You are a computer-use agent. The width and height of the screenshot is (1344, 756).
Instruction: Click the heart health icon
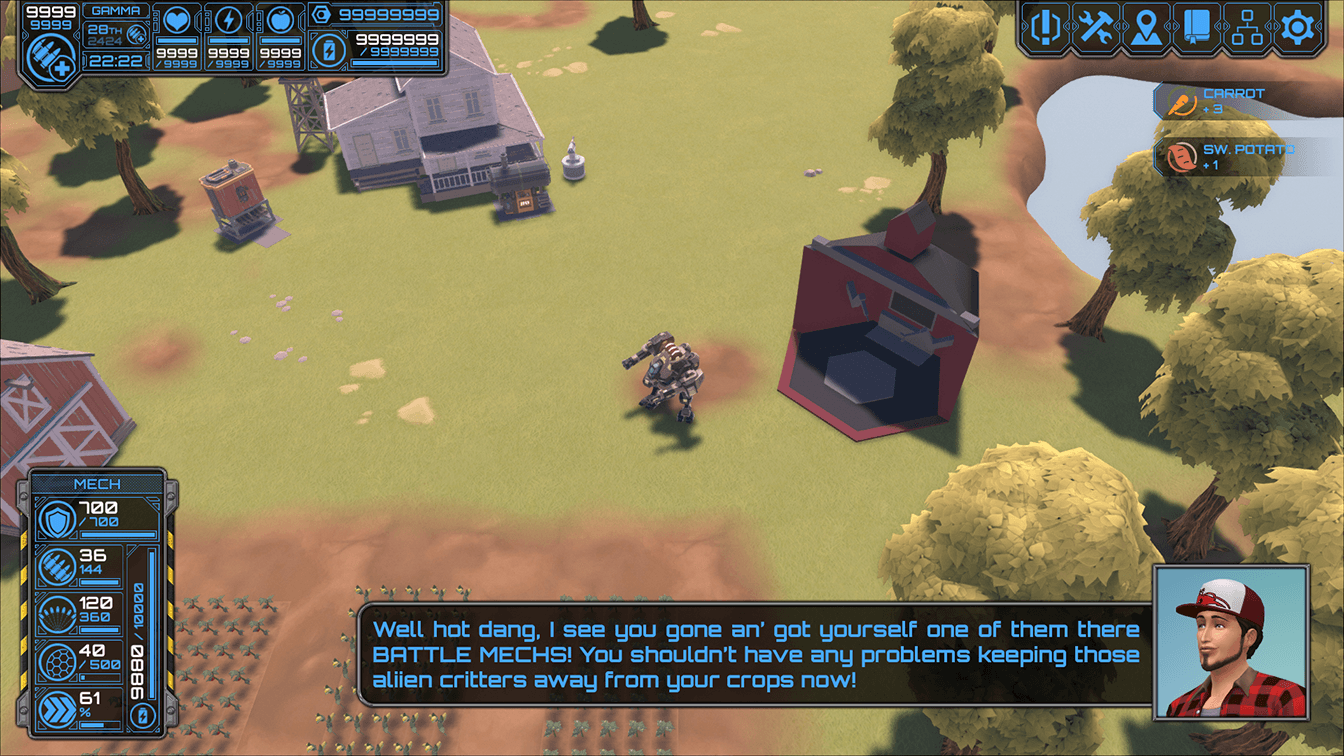click(x=177, y=20)
